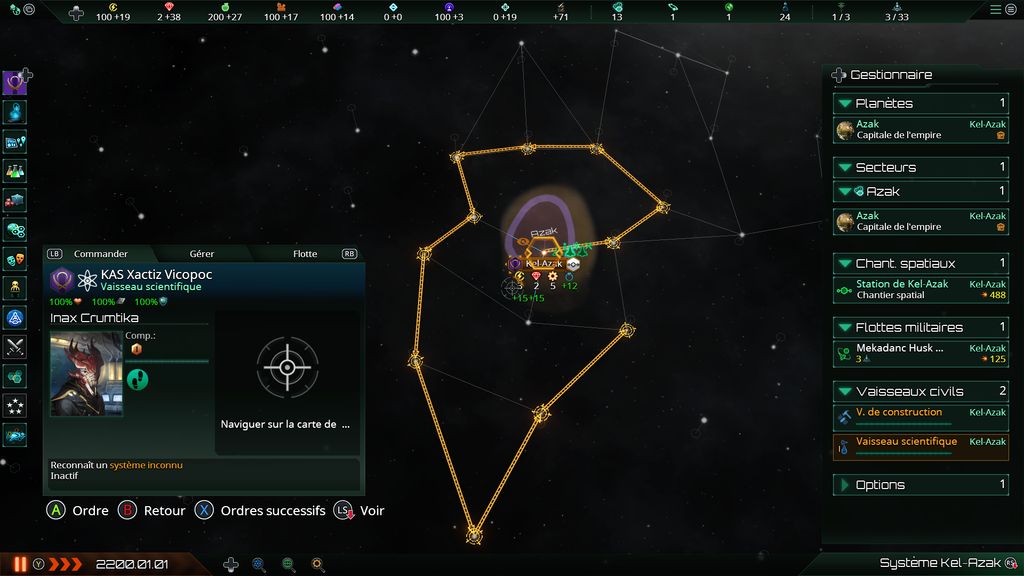Screen dimensions: 1024x576
Task: Select the crosshair galaxy map navigation target
Action: pyautogui.click(x=287, y=367)
